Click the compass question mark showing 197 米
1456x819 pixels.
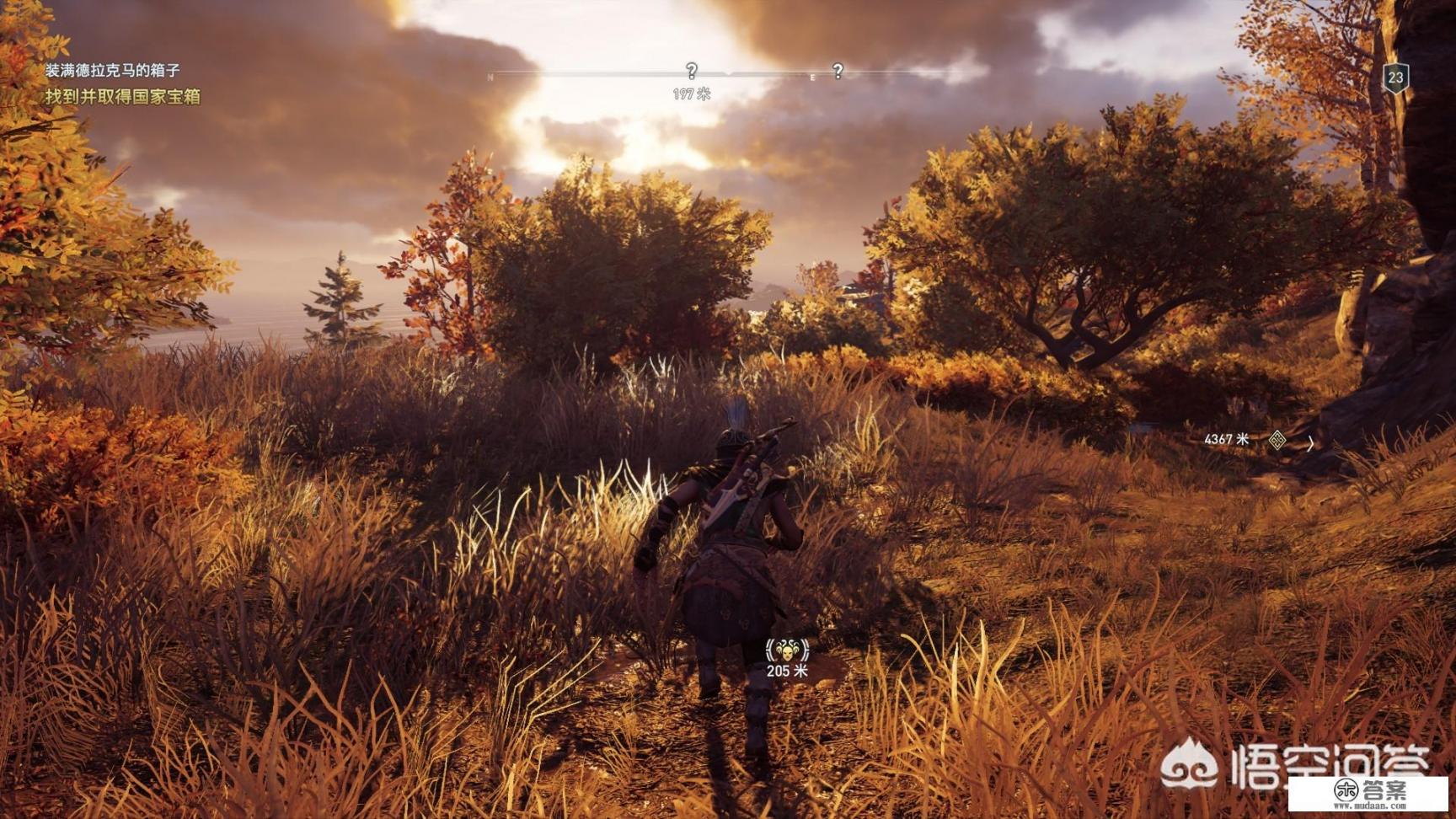tap(691, 70)
